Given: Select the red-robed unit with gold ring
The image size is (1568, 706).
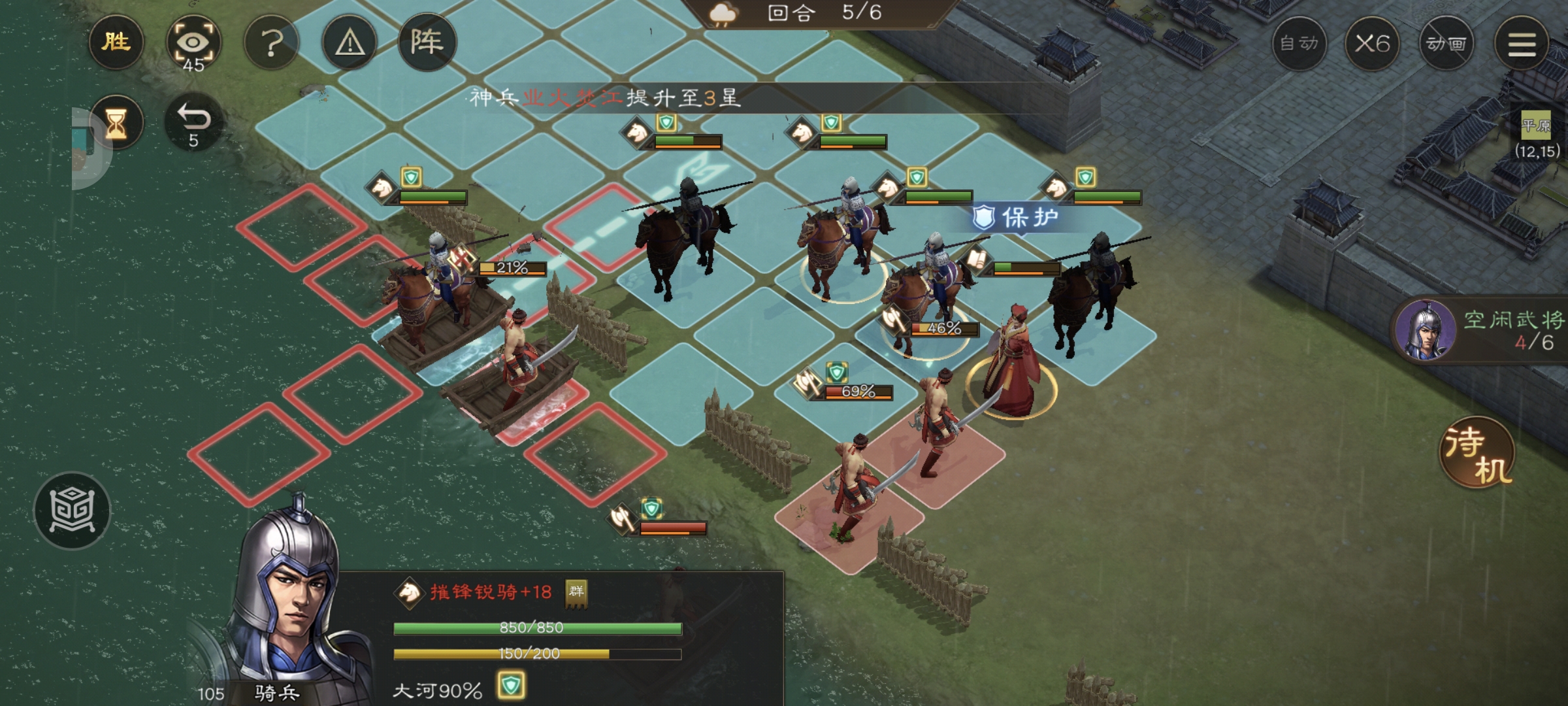Looking at the screenshot, I should pyautogui.click(x=1012, y=367).
